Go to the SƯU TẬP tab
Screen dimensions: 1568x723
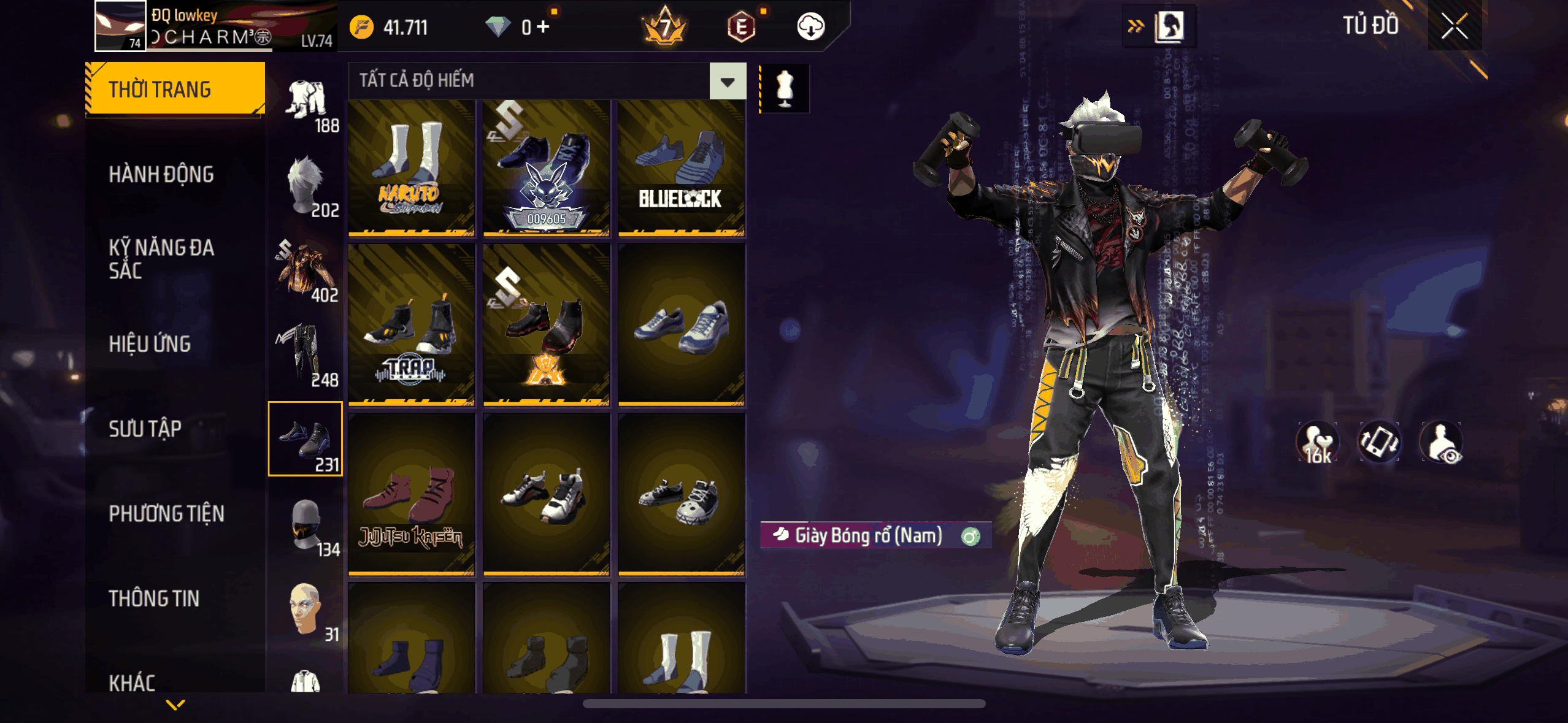click(145, 429)
